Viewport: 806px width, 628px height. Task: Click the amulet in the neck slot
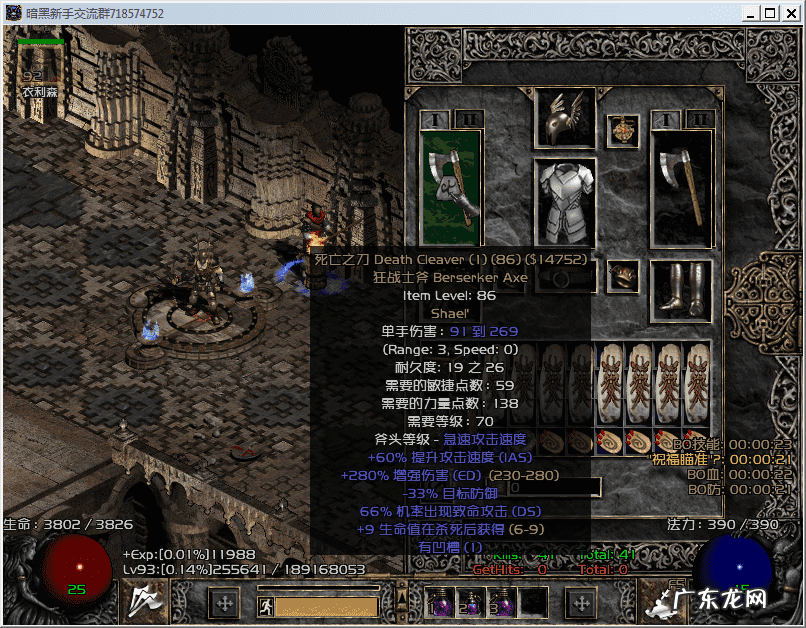623,131
